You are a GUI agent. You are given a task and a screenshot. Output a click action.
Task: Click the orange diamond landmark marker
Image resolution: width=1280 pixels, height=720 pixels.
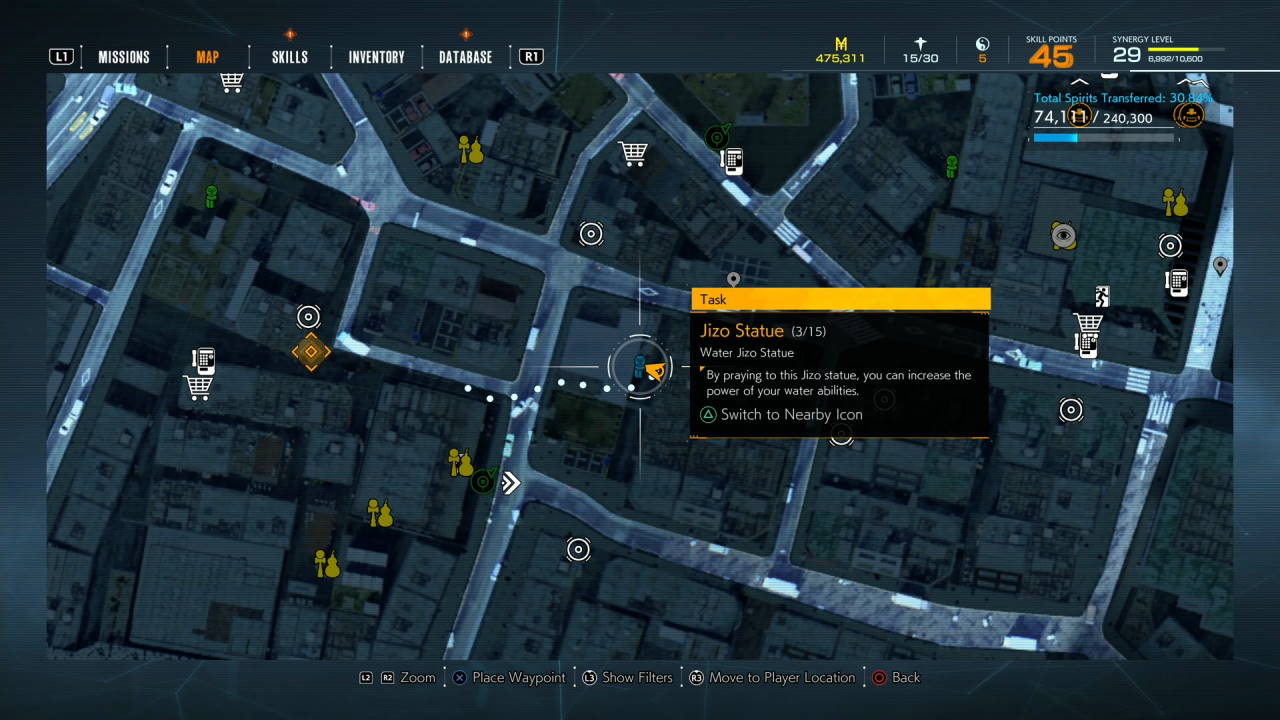click(x=310, y=351)
